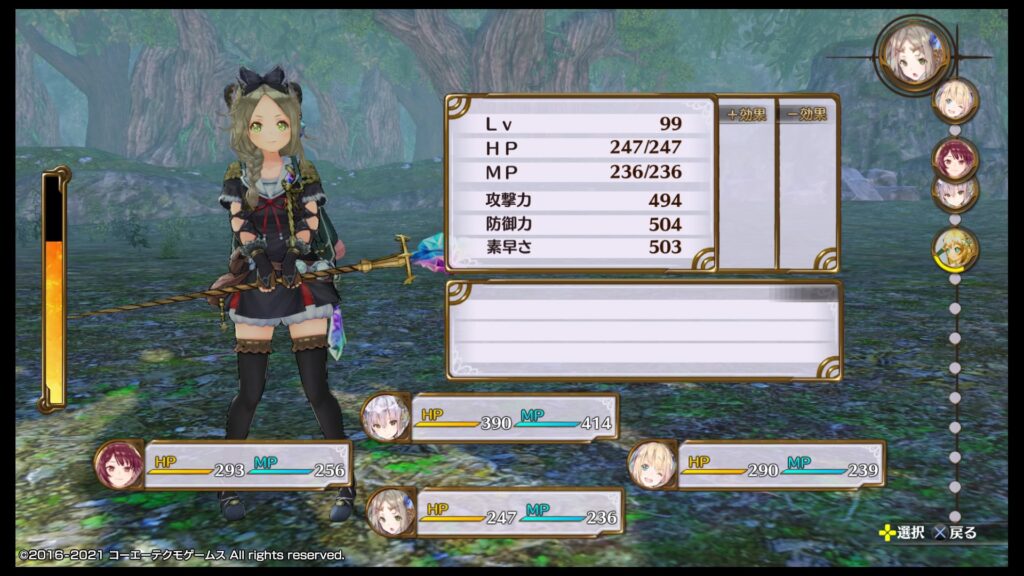Select the silver-haired girl's party status panel
Screen dimensions: 1024x576
(x=492, y=418)
